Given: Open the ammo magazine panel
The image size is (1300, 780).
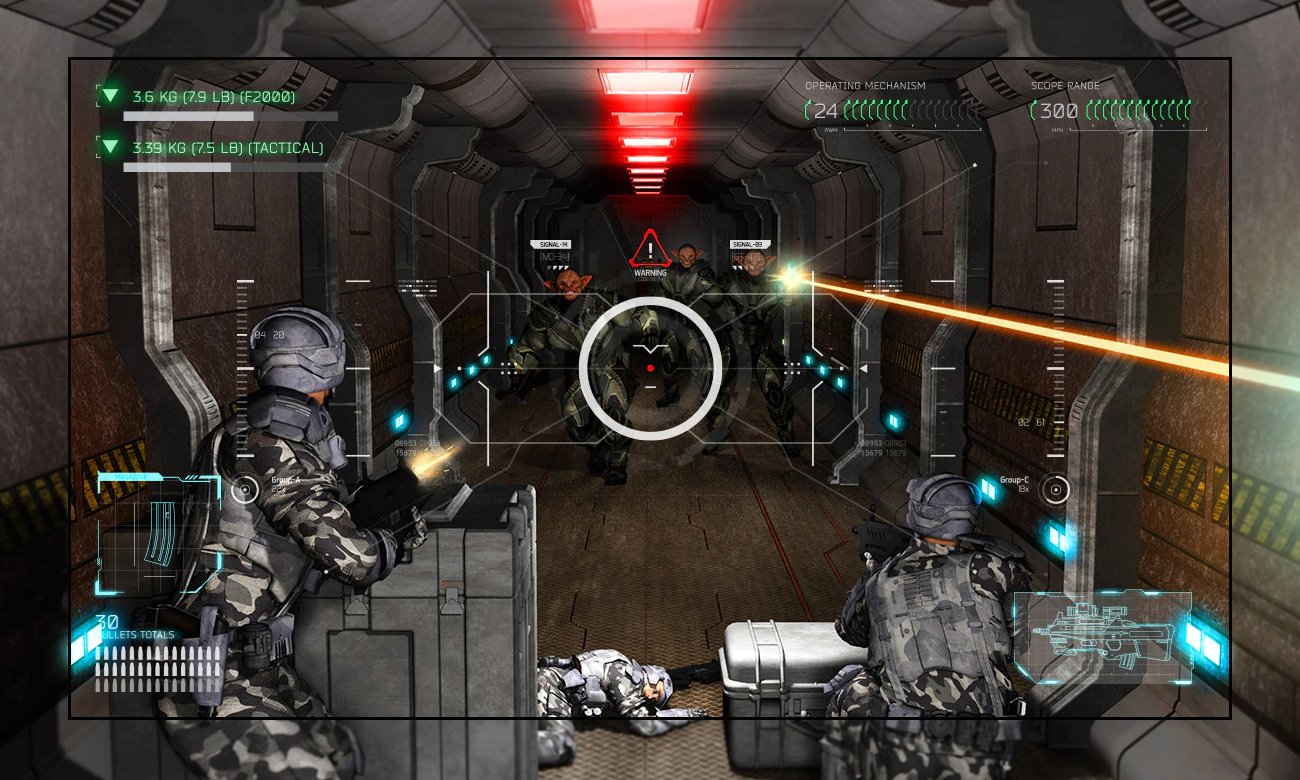Looking at the screenshot, I should pyautogui.click(x=158, y=533).
